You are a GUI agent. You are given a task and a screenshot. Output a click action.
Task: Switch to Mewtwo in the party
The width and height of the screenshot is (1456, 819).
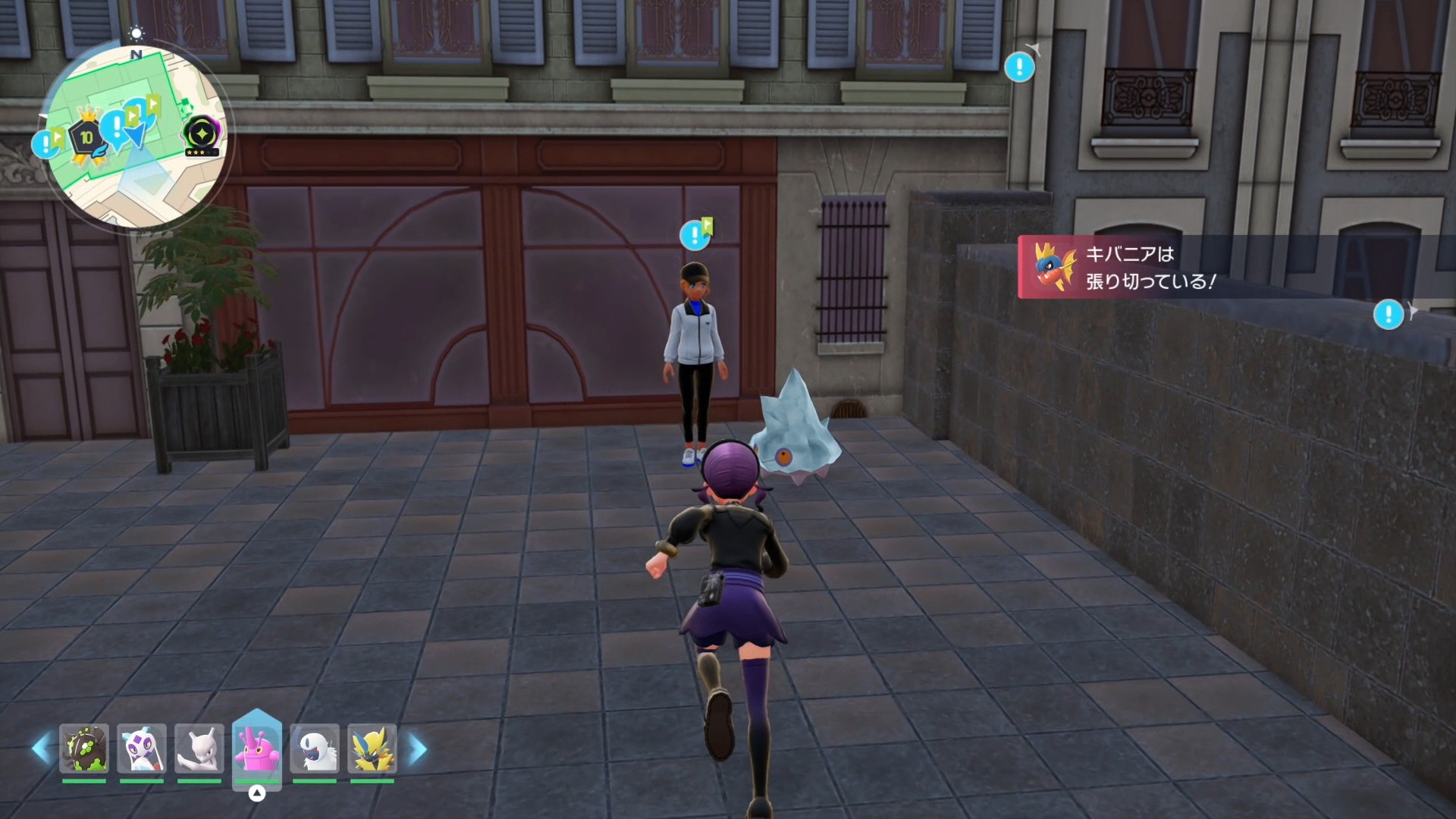coord(199,748)
